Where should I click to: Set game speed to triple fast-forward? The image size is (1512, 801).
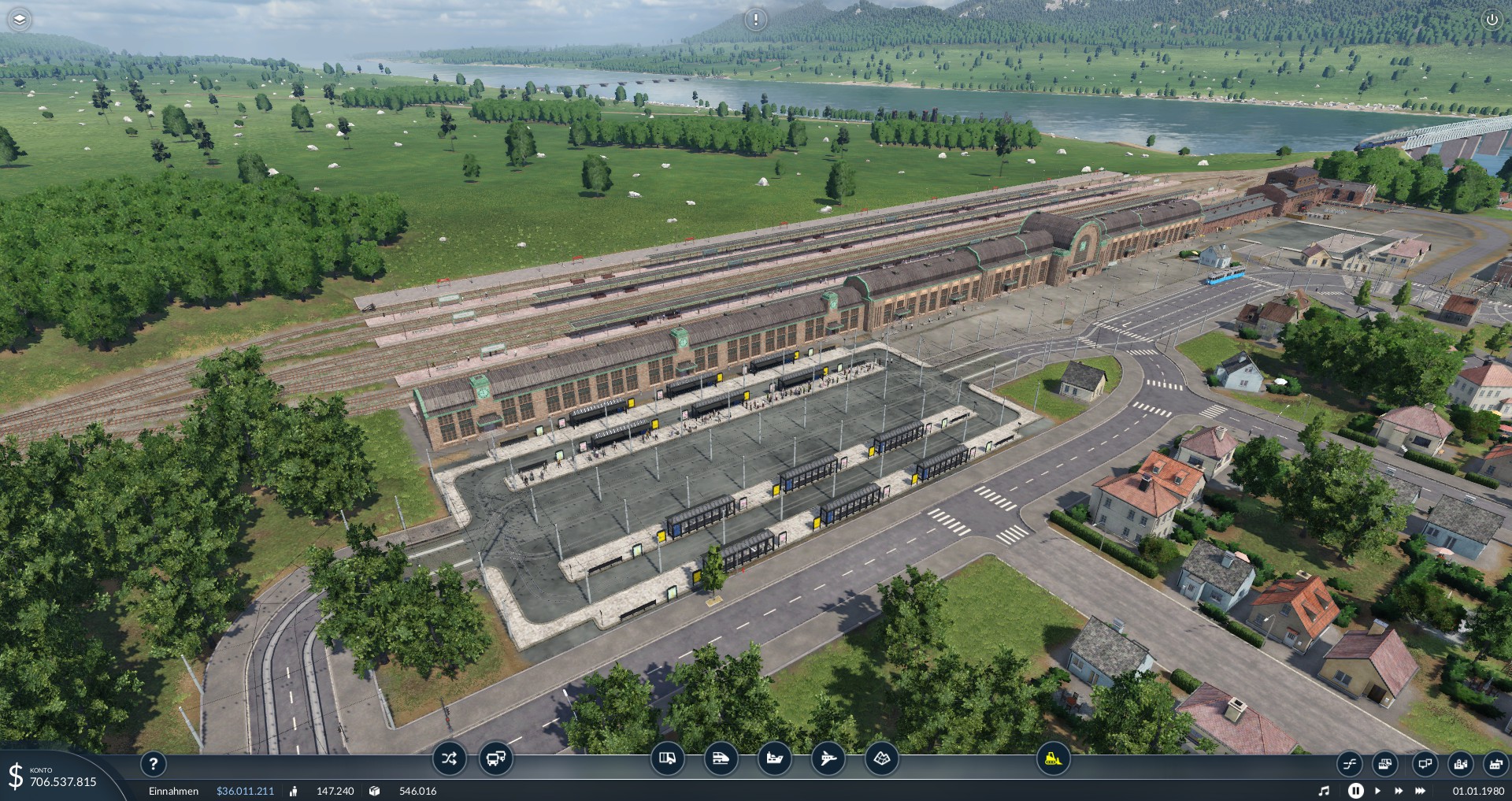(1420, 791)
